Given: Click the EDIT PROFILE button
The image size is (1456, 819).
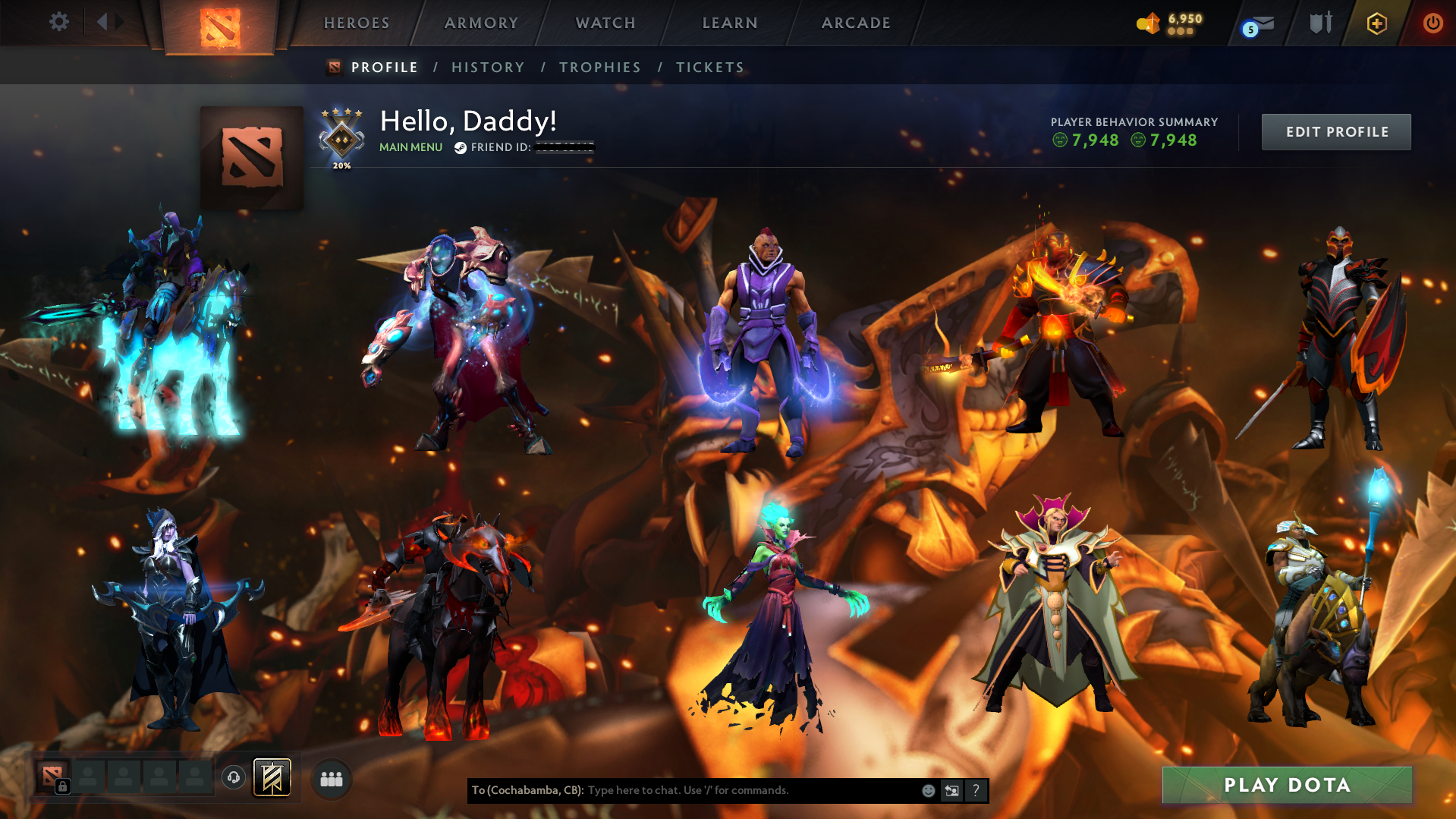Looking at the screenshot, I should [1335, 131].
